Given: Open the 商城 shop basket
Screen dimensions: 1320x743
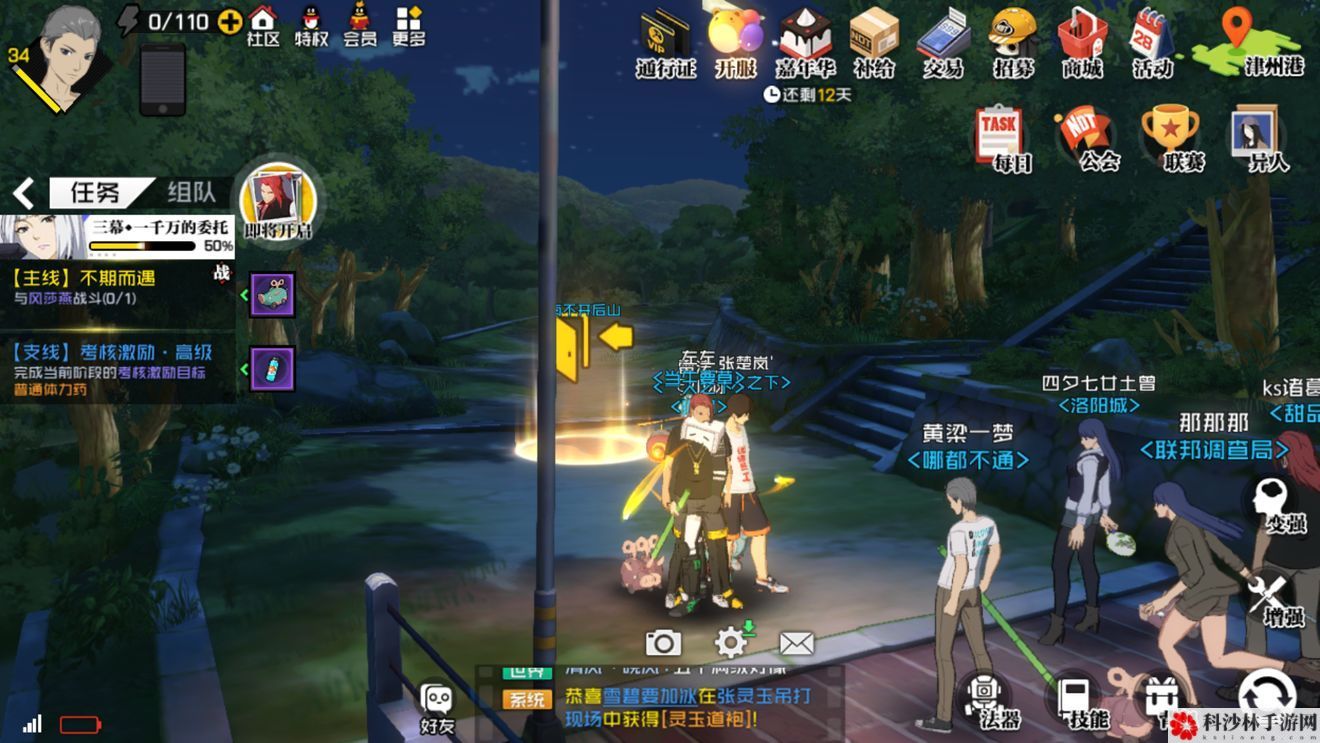Looking at the screenshot, I should pos(1082,40).
